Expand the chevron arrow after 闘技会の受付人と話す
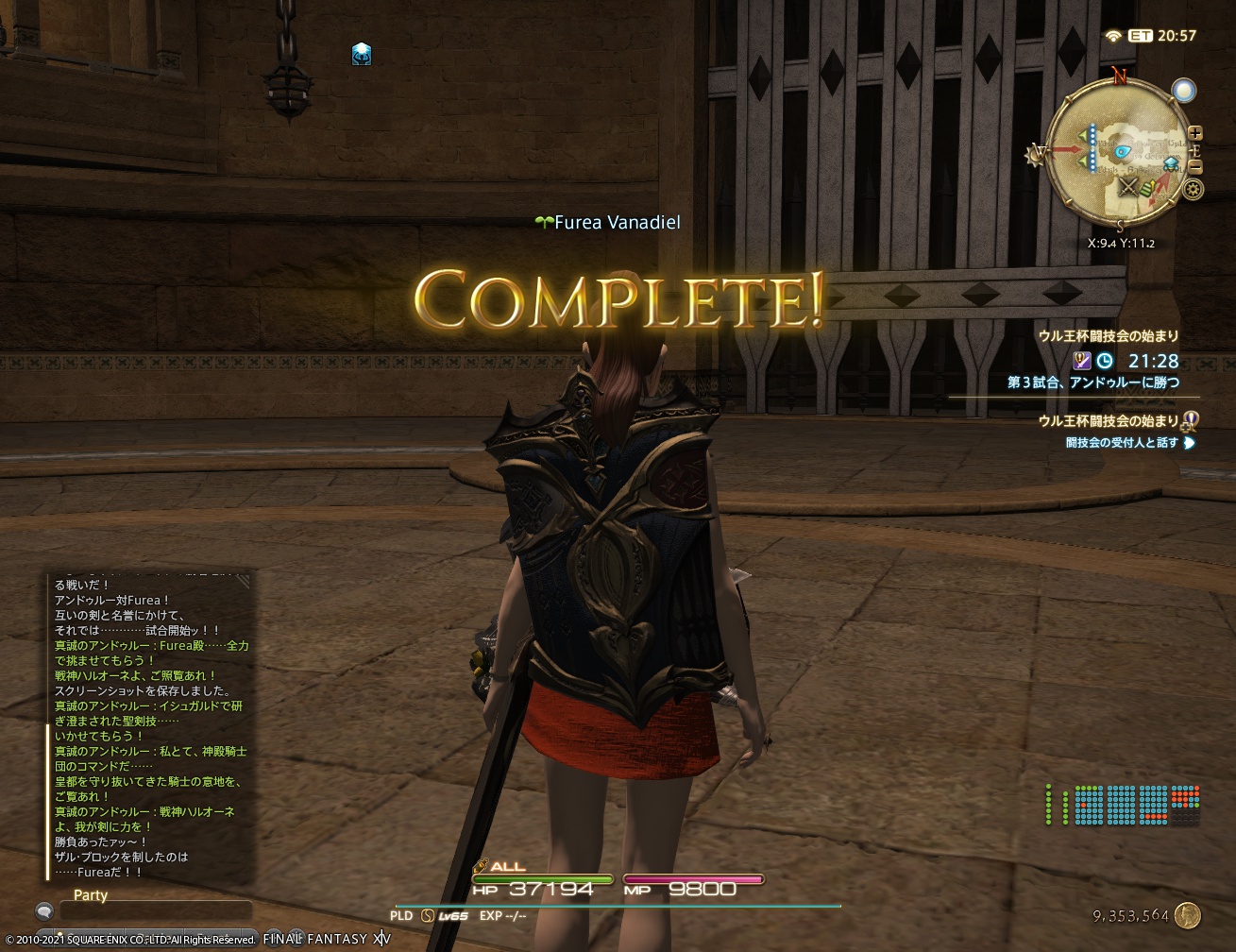Viewport: 1236px width, 952px height. pyautogui.click(x=1188, y=443)
